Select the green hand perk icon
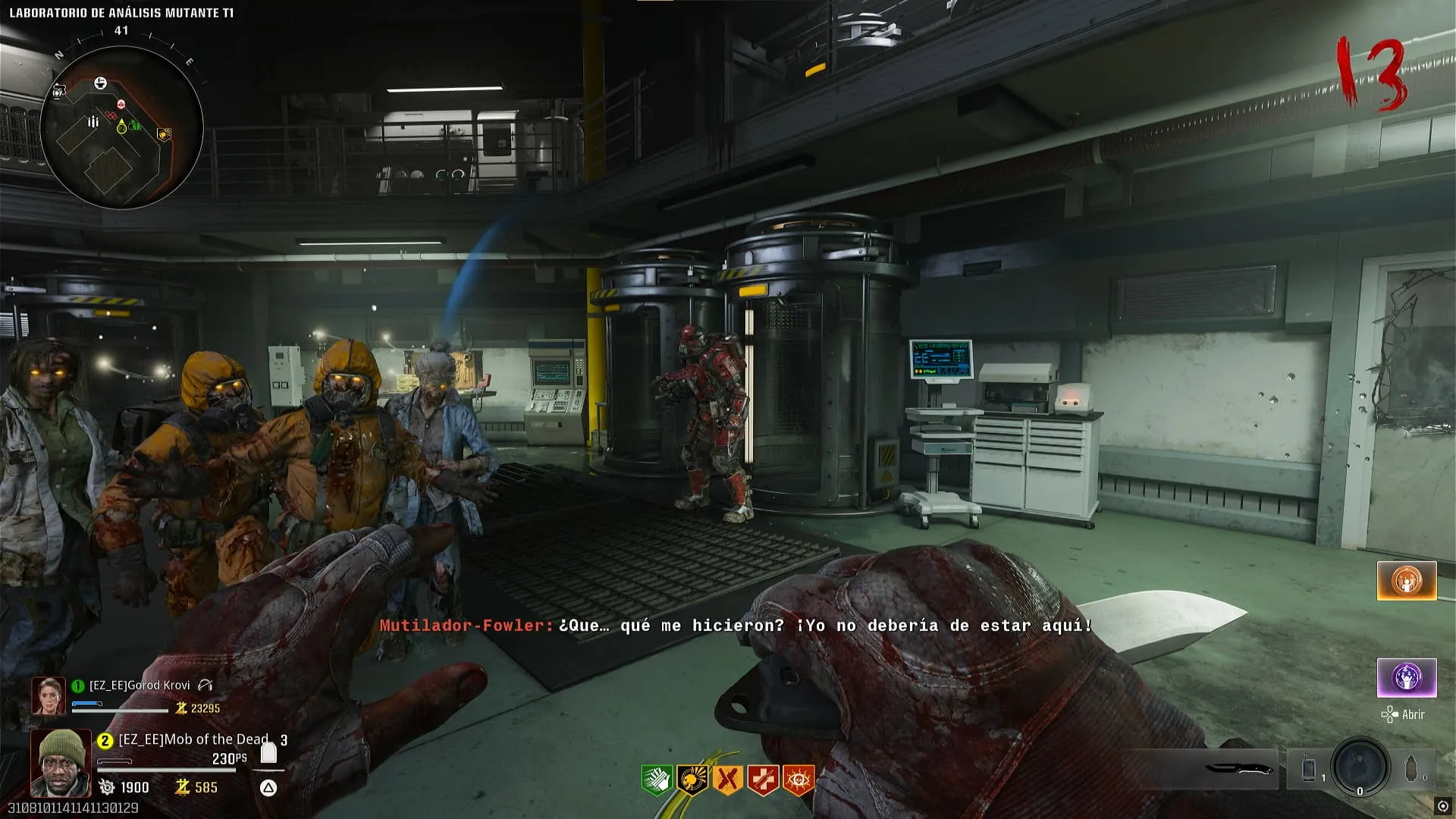 [655, 780]
